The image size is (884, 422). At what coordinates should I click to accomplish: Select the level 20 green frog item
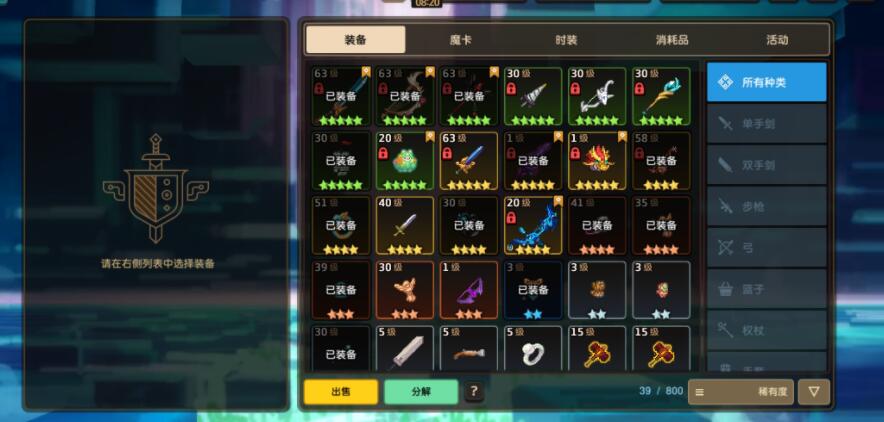pyautogui.click(x=405, y=161)
